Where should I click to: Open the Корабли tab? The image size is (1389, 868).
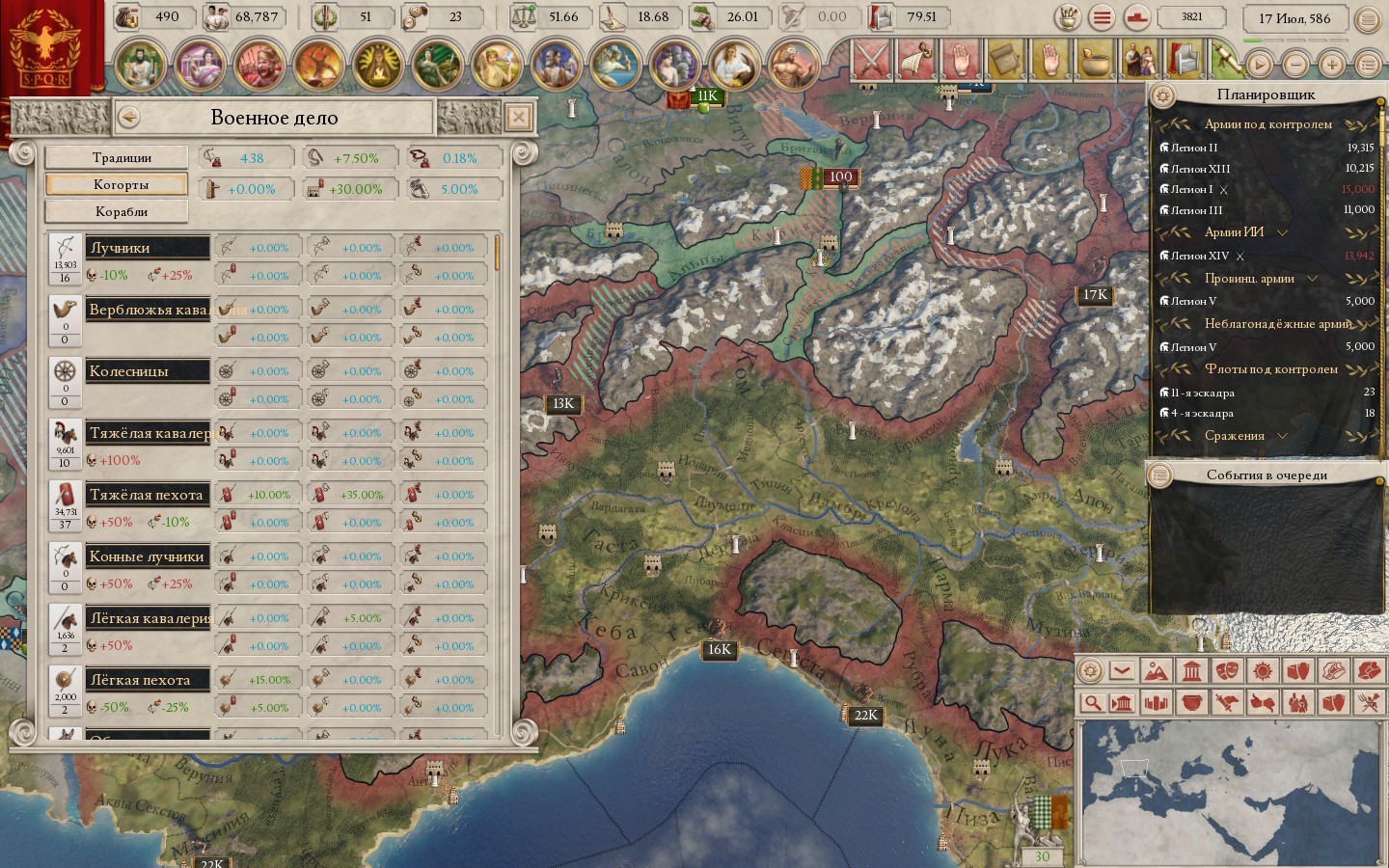117,211
